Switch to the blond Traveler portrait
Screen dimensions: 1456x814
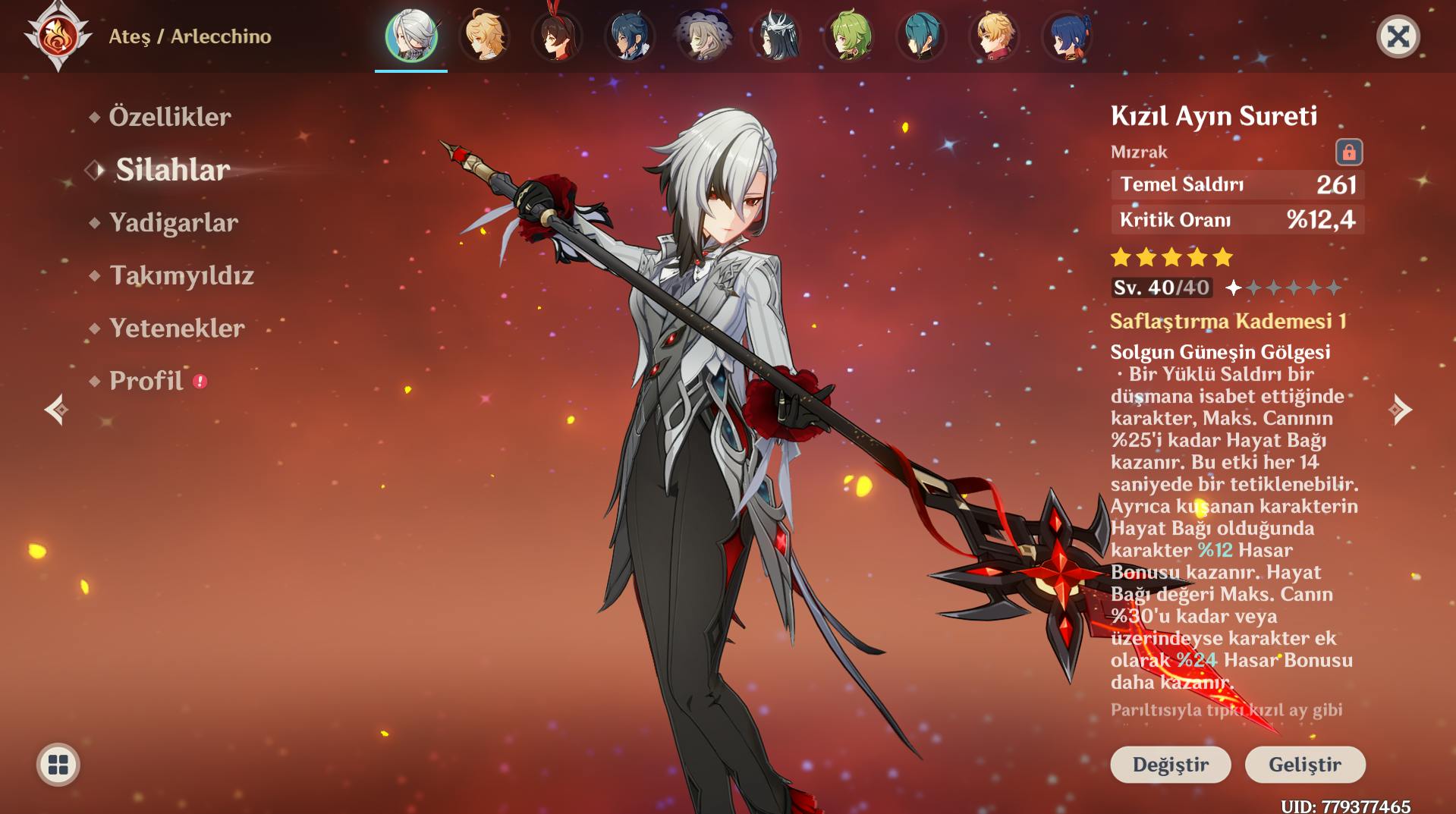(484, 36)
